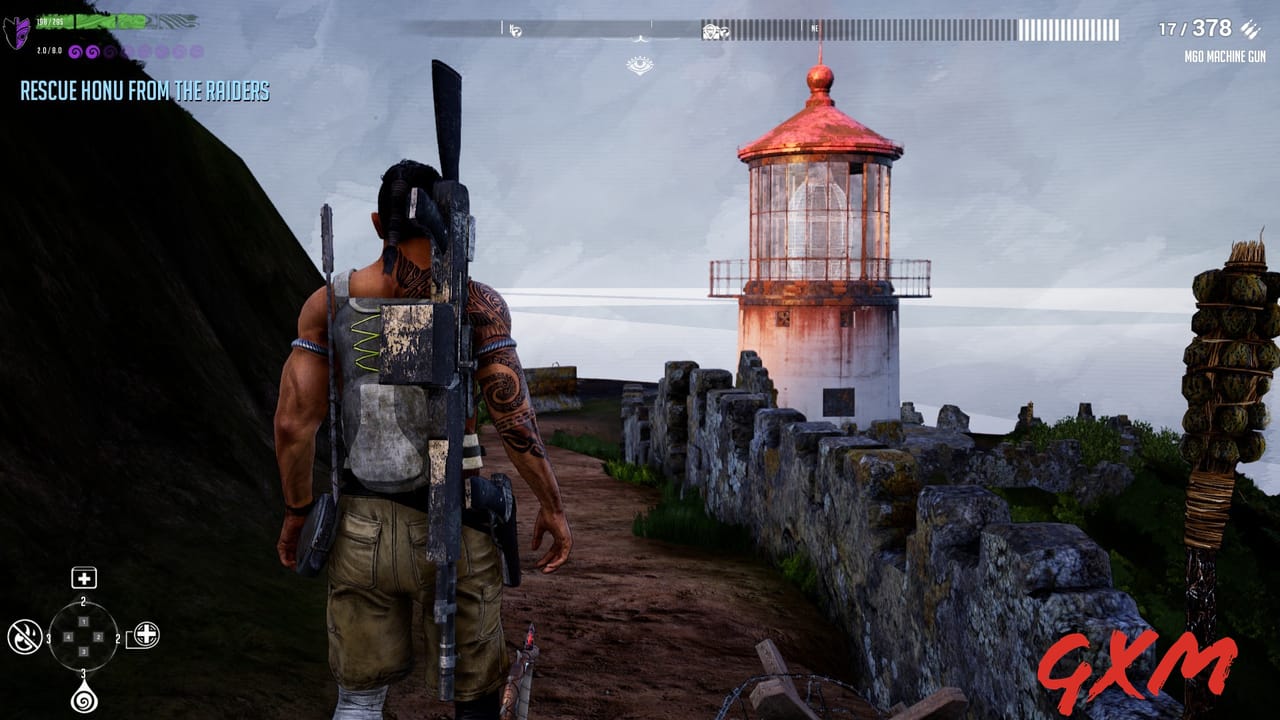The width and height of the screenshot is (1280, 720).
Task: Expand the number 2 label above the d-pad
Action: (x=83, y=601)
